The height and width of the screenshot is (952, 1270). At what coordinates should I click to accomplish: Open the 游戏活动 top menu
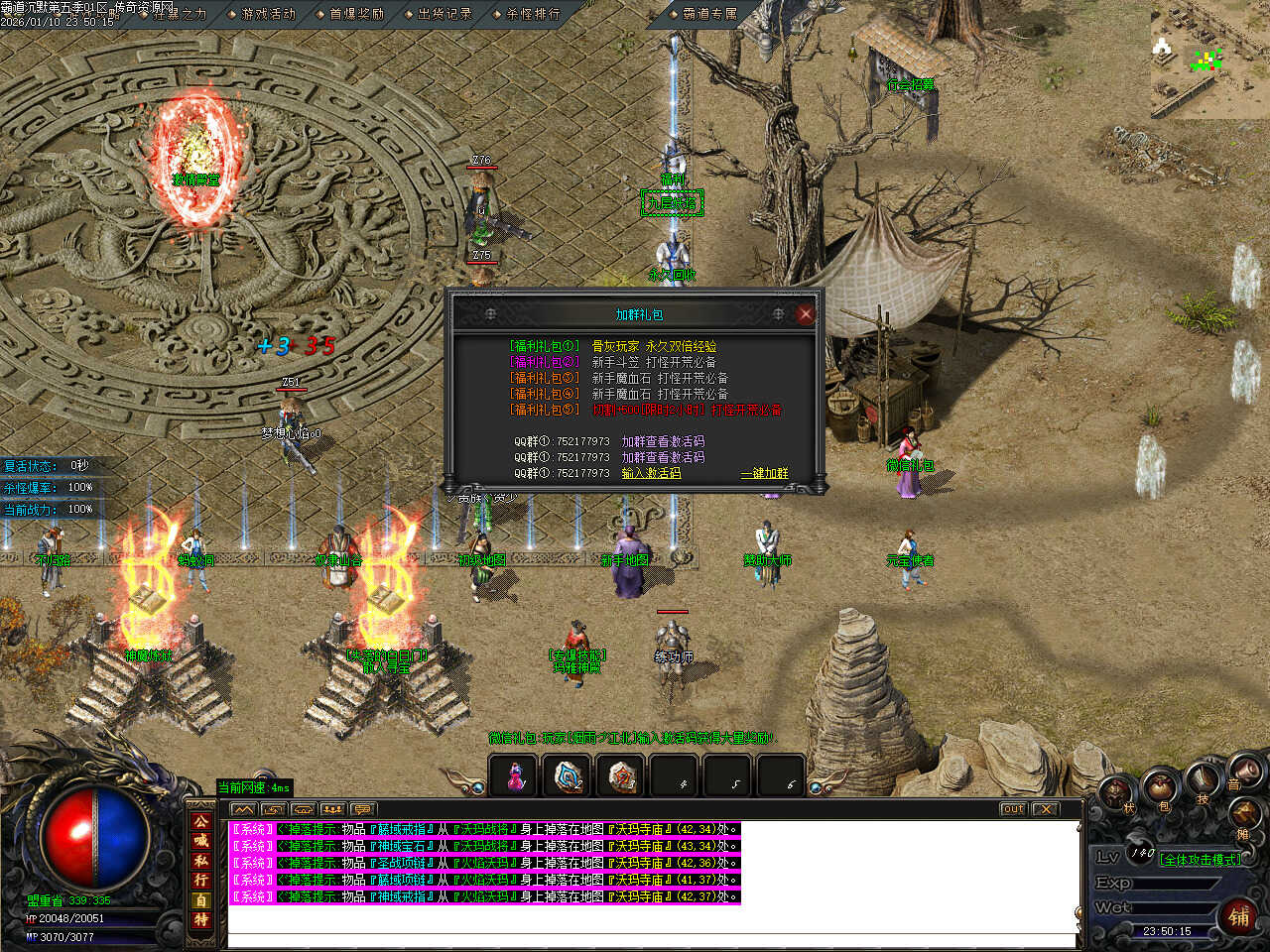pyautogui.click(x=267, y=14)
